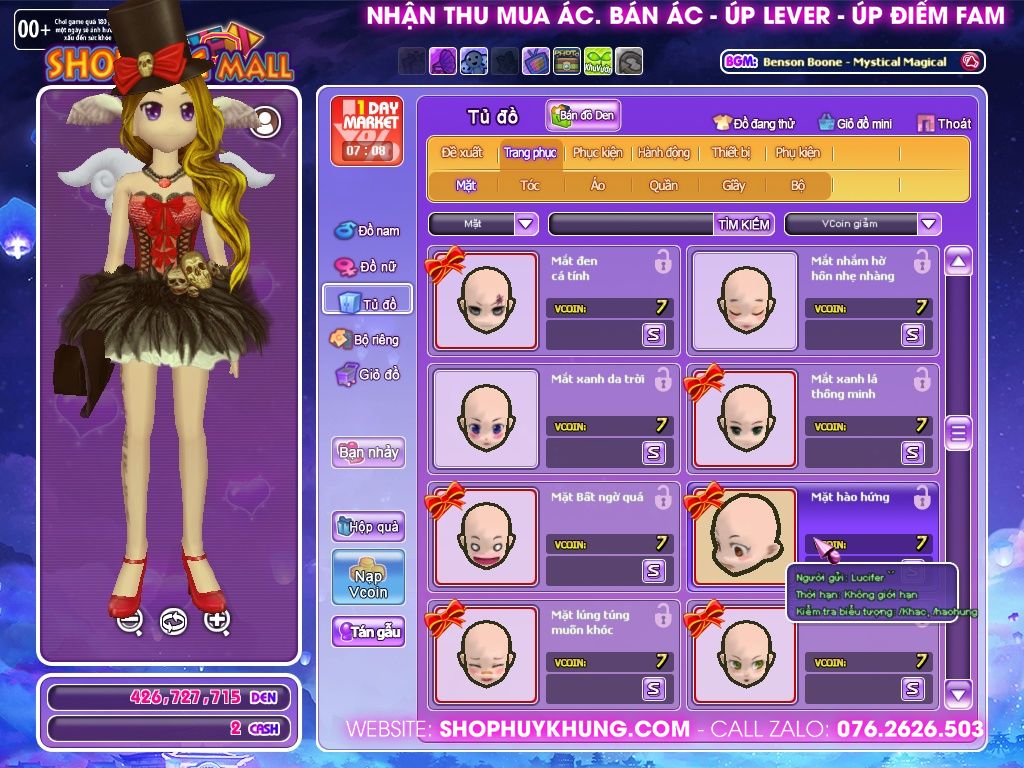Select the Tóc subcategory

pyautogui.click(x=529, y=185)
